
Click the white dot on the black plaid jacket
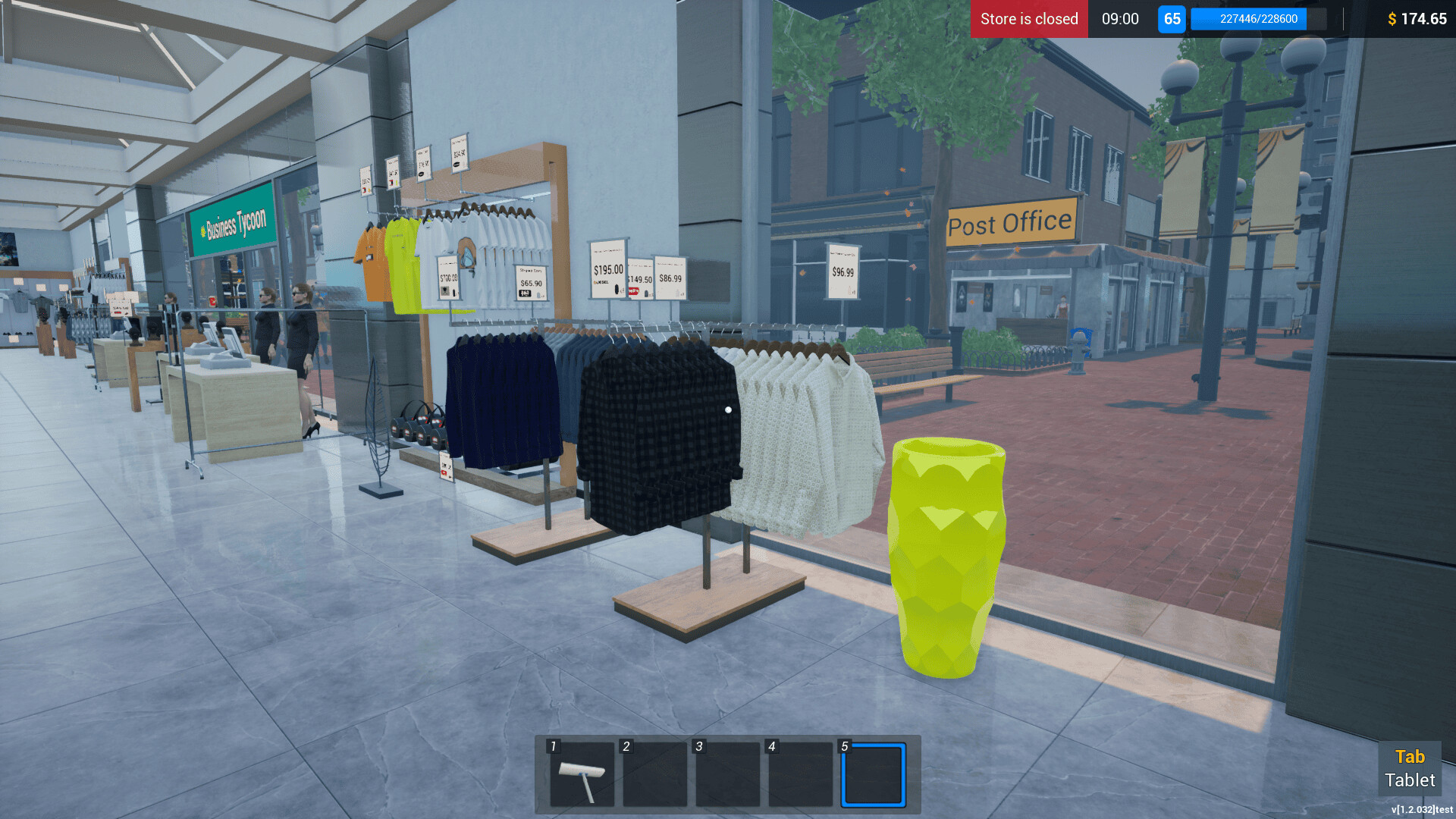point(727,409)
